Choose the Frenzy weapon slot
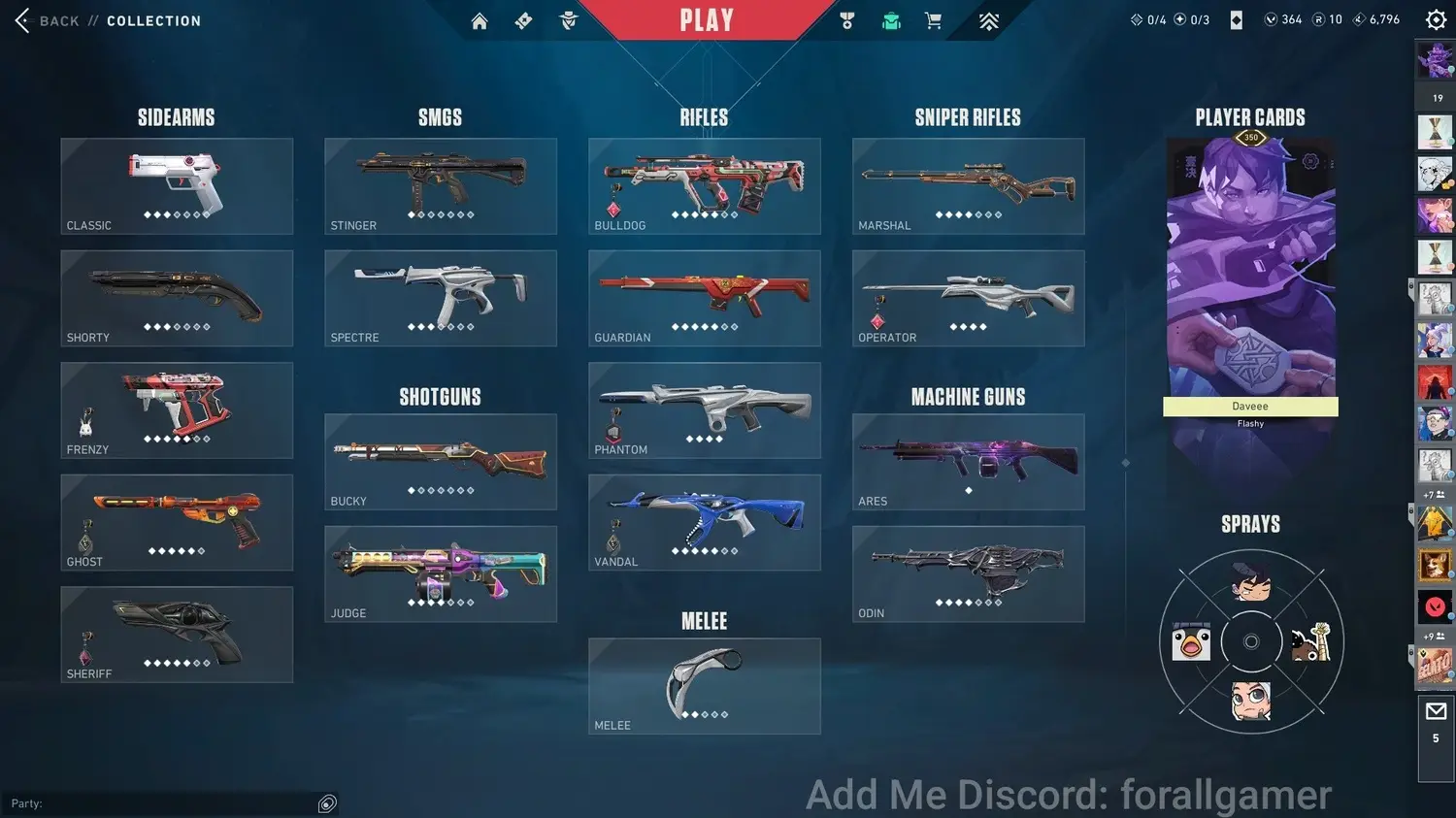The image size is (1456, 818). coord(177,409)
